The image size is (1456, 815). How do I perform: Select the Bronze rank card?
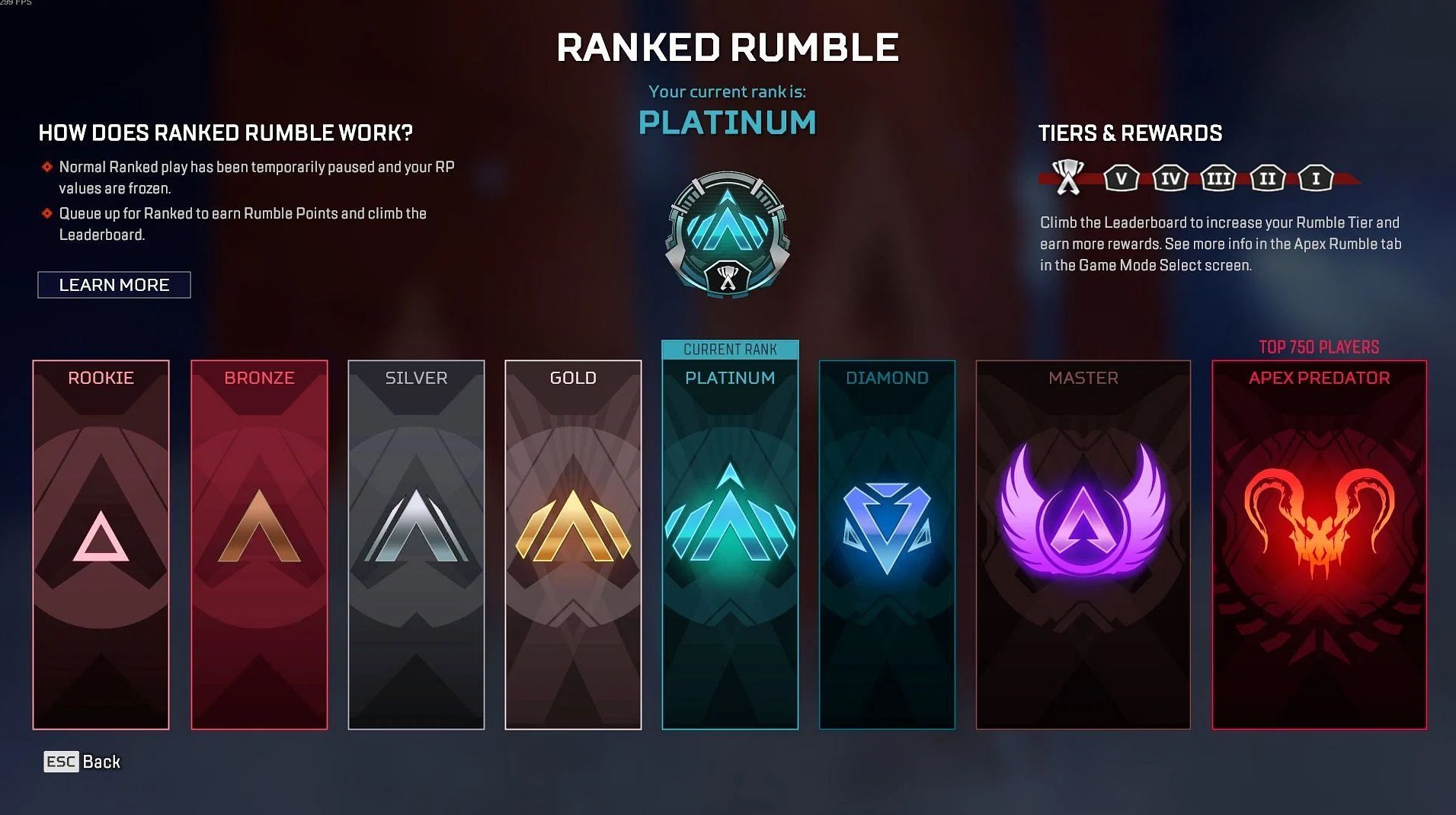tap(259, 544)
